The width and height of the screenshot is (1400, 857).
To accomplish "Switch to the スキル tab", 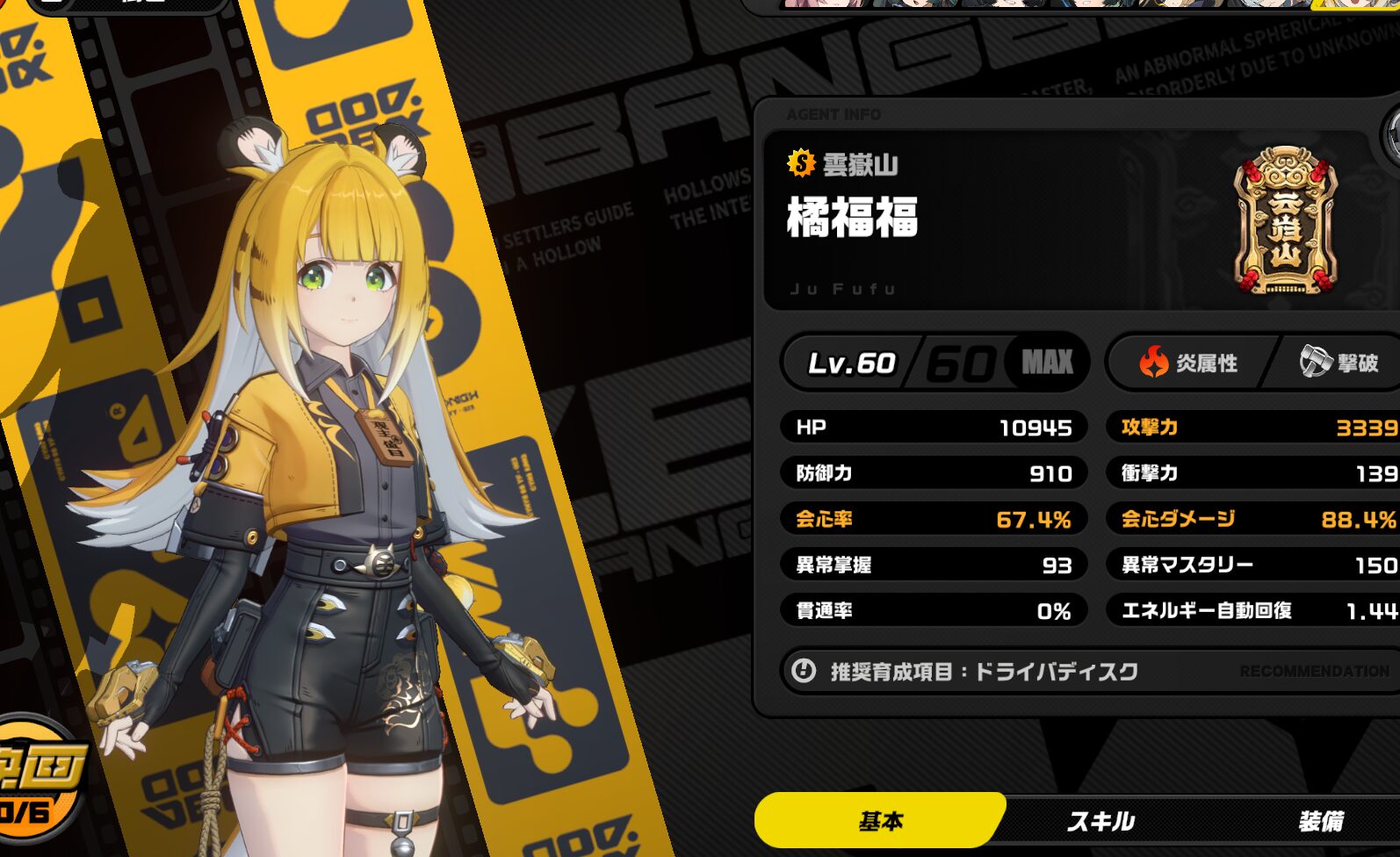I will [1101, 821].
